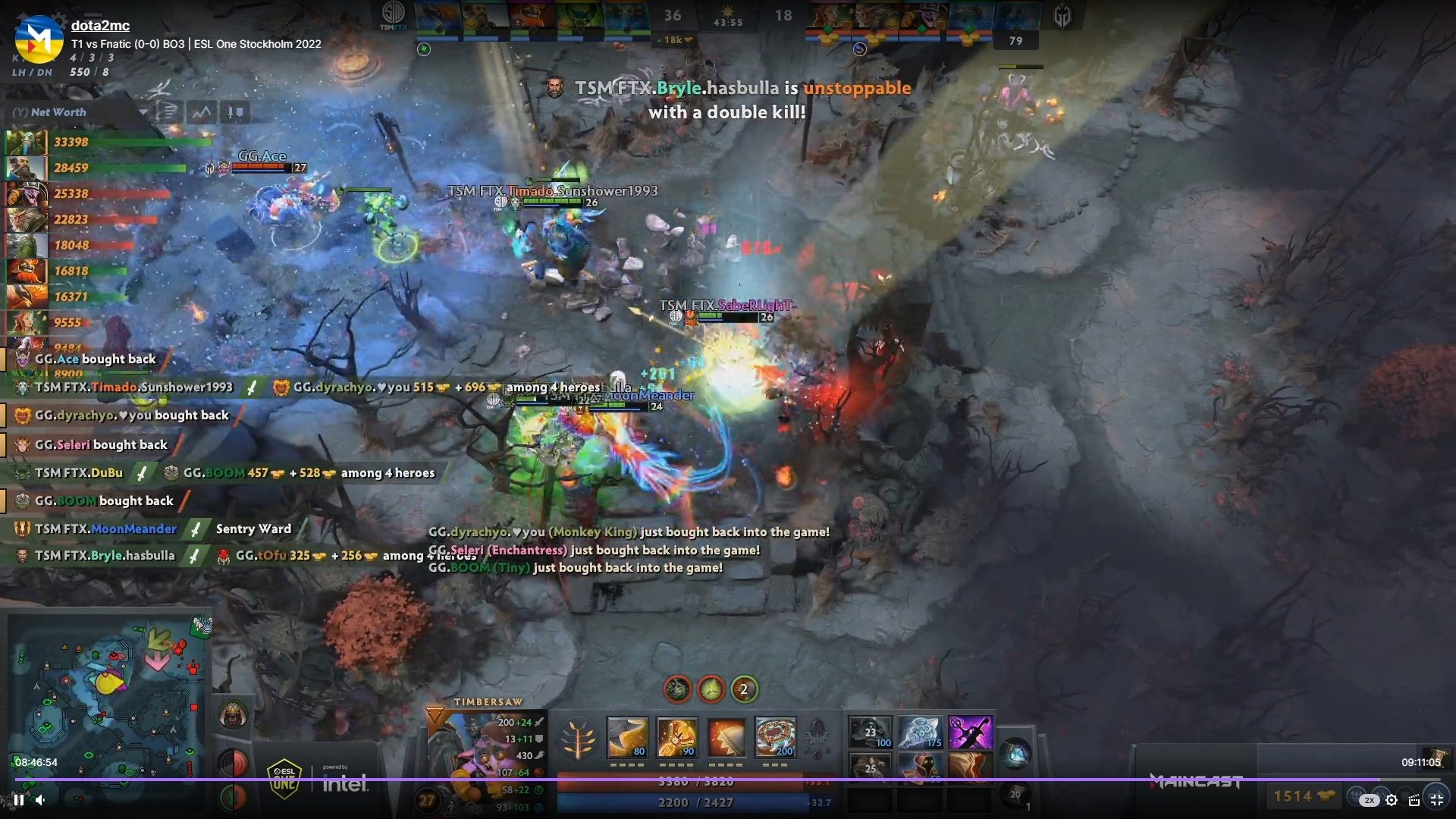1456x819 pixels.
Task: Pause the video playback
Action: (19, 799)
